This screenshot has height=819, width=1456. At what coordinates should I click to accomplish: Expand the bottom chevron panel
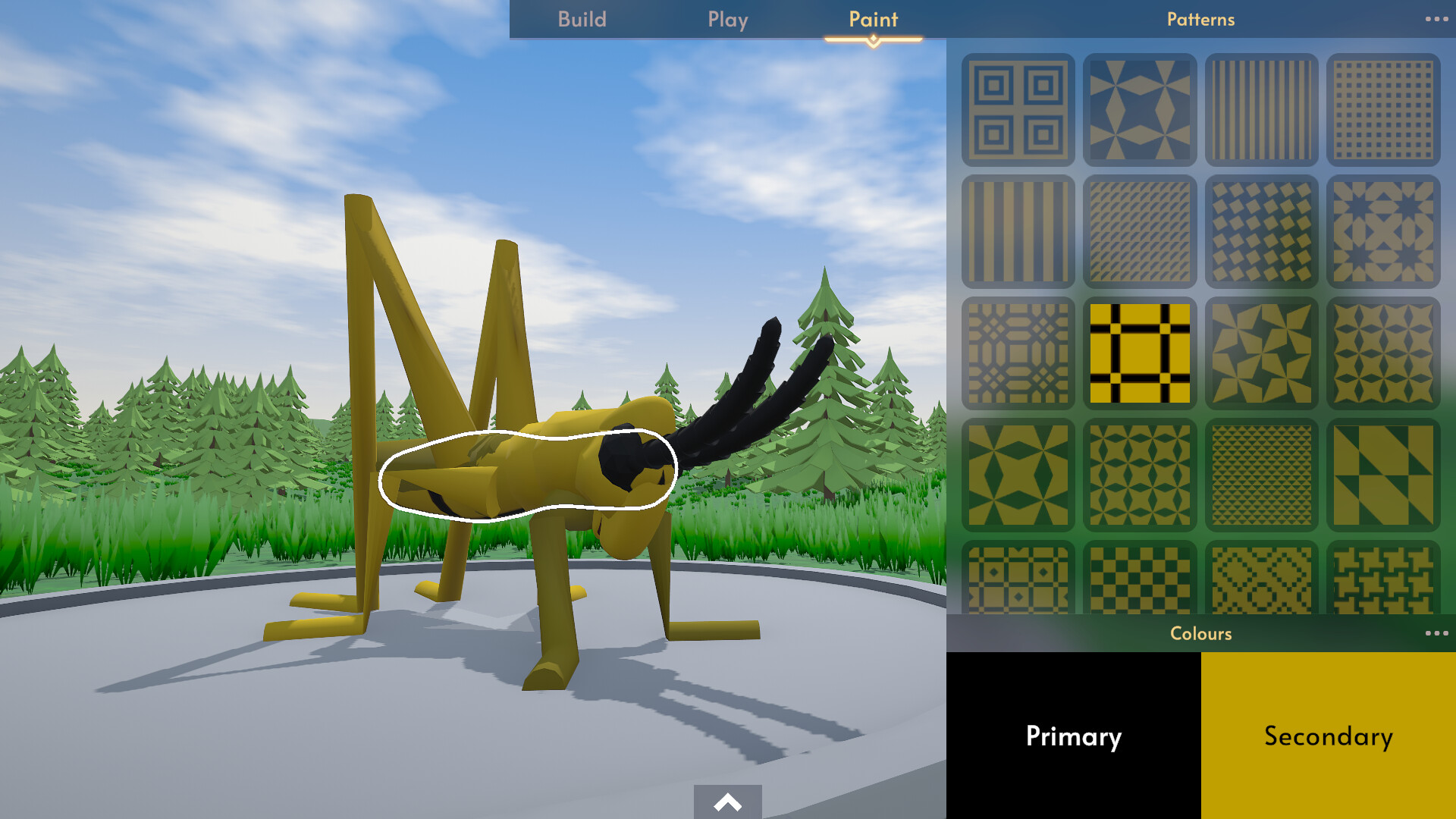pos(727,802)
